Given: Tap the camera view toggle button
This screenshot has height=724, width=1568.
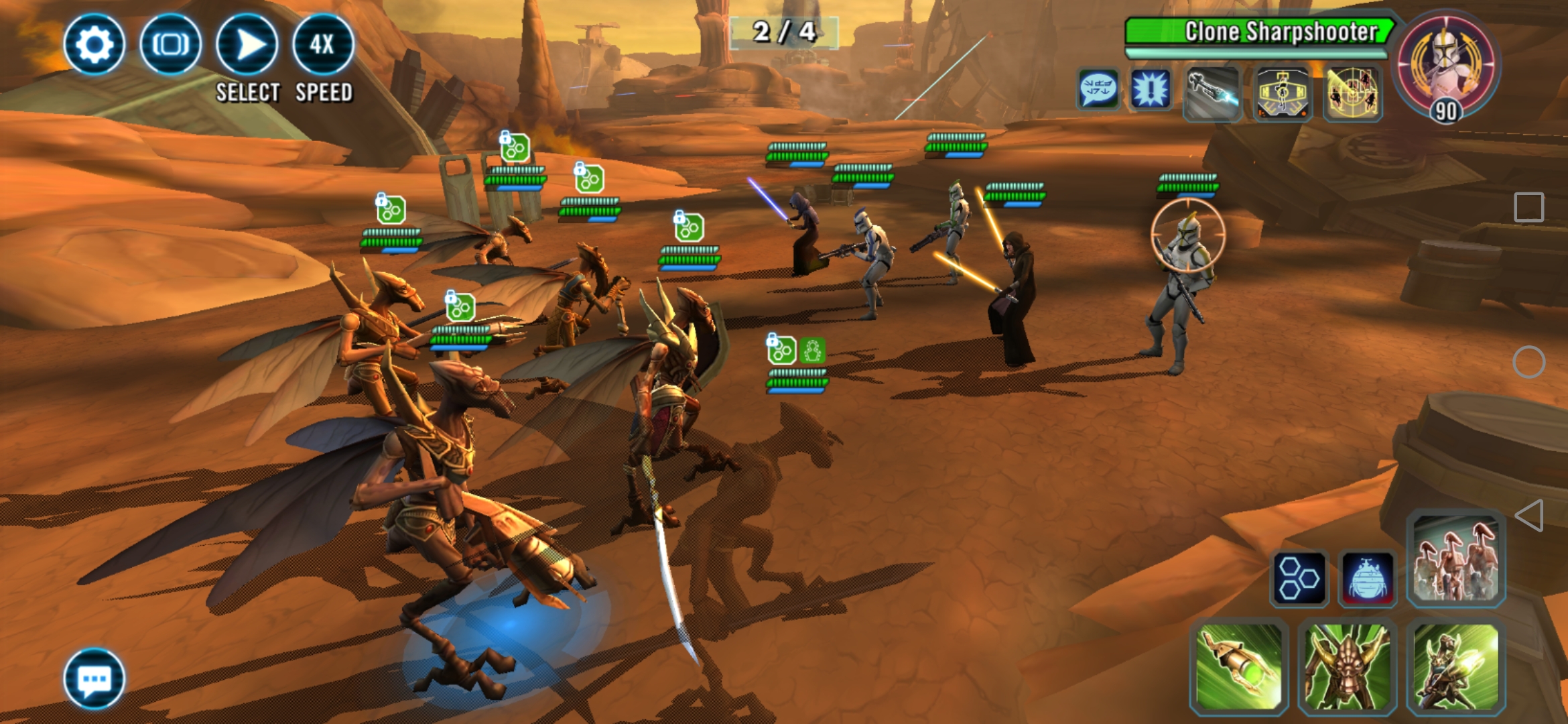Looking at the screenshot, I should (x=170, y=44).
